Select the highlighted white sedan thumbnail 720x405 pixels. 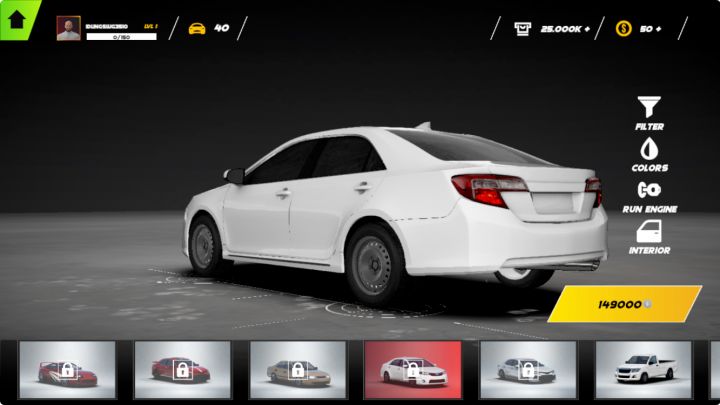[412, 370]
